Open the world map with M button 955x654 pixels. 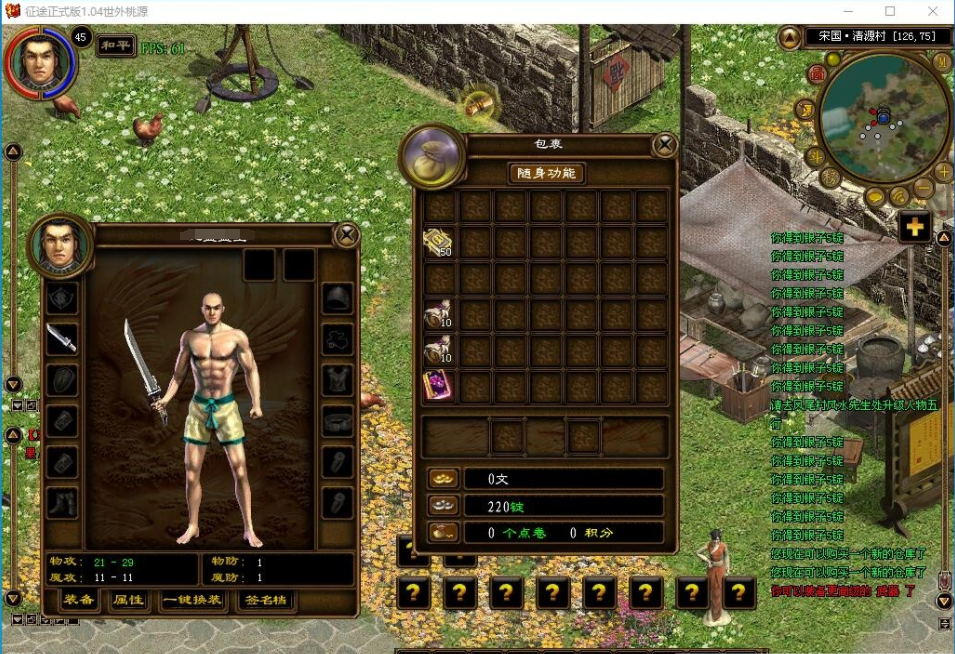[x=943, y=62]
